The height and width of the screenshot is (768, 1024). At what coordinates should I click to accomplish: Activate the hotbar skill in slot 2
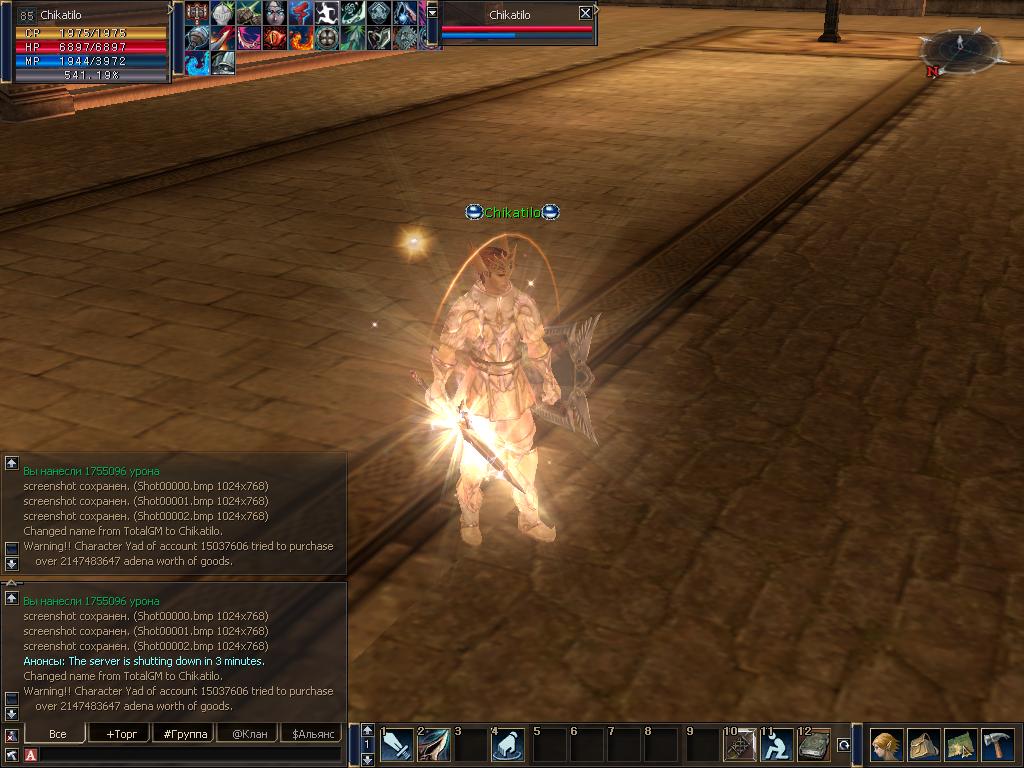(x=434, y=745)
